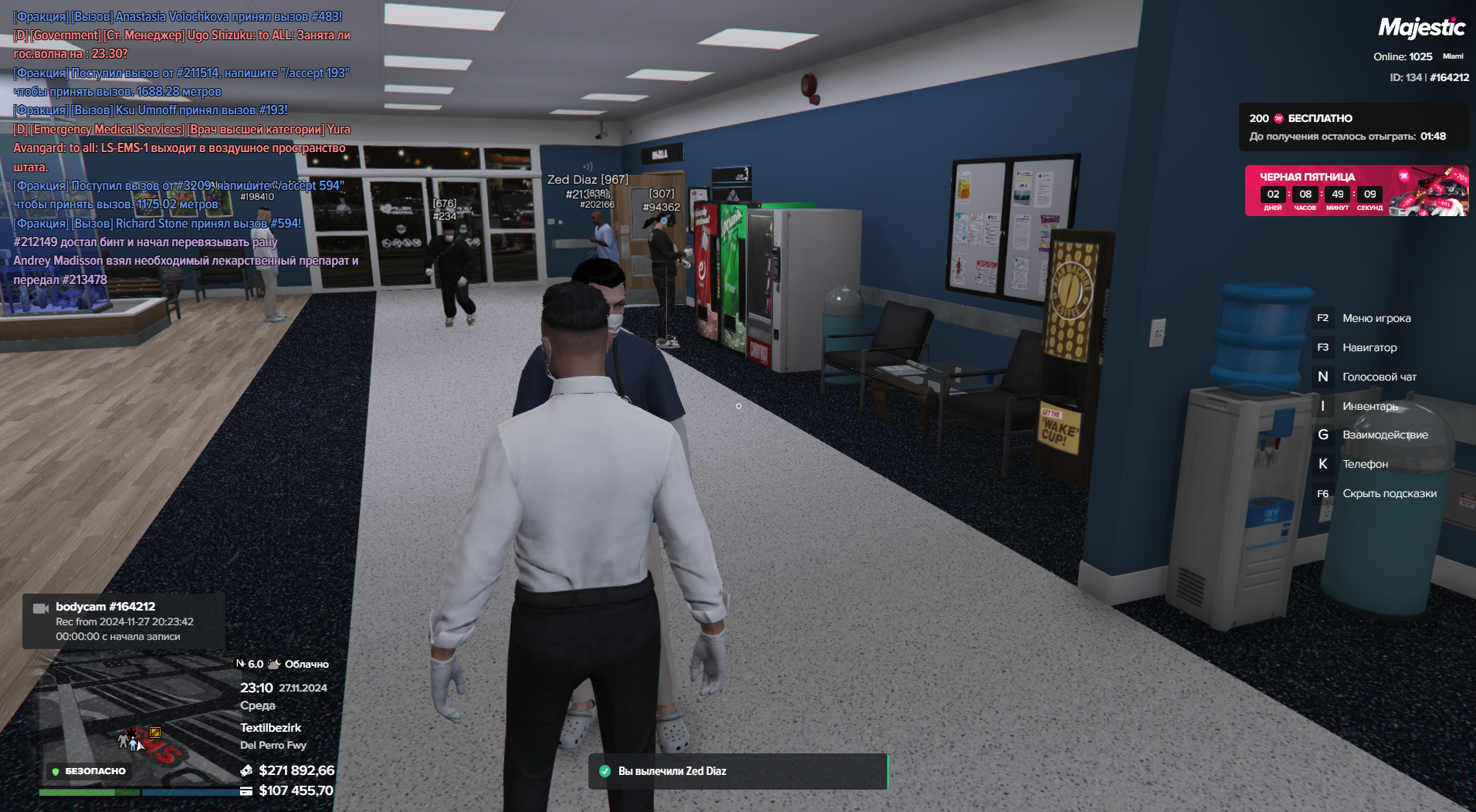
Task: Click the bodycam camera icon
Action: (x=41, y=609)
